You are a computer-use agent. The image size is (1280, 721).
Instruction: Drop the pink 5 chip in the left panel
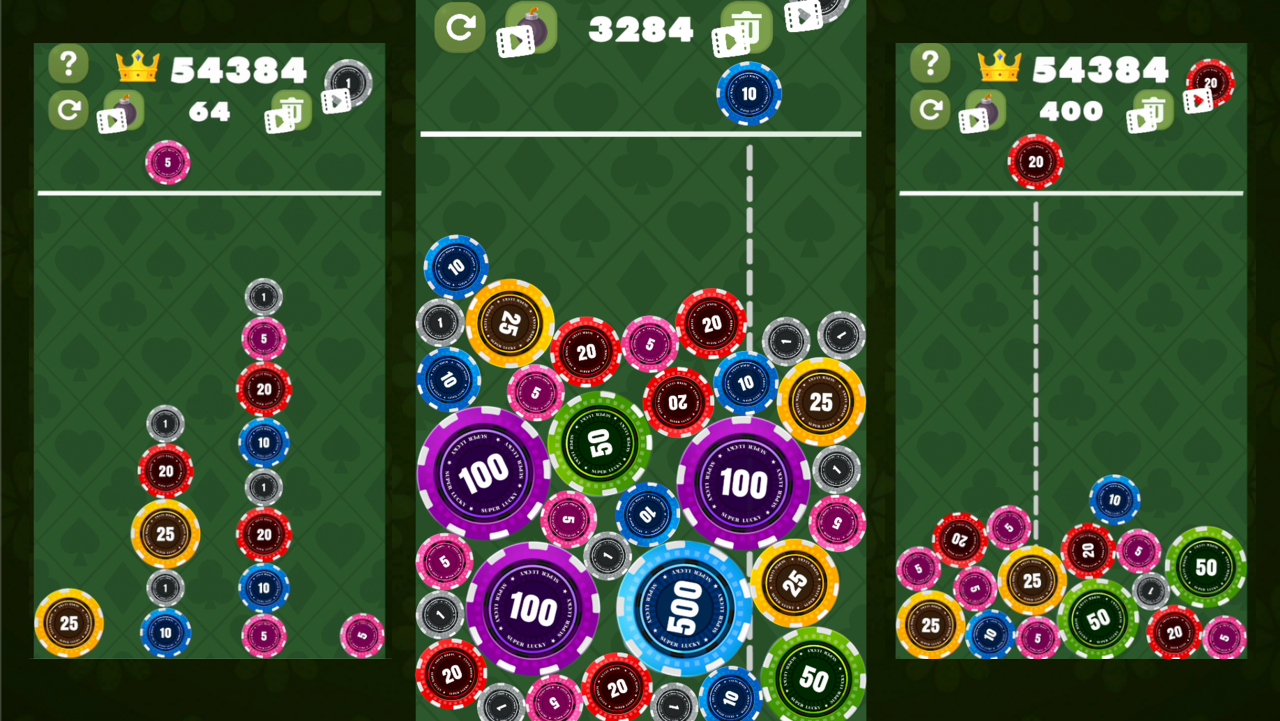tap(166, 163)
